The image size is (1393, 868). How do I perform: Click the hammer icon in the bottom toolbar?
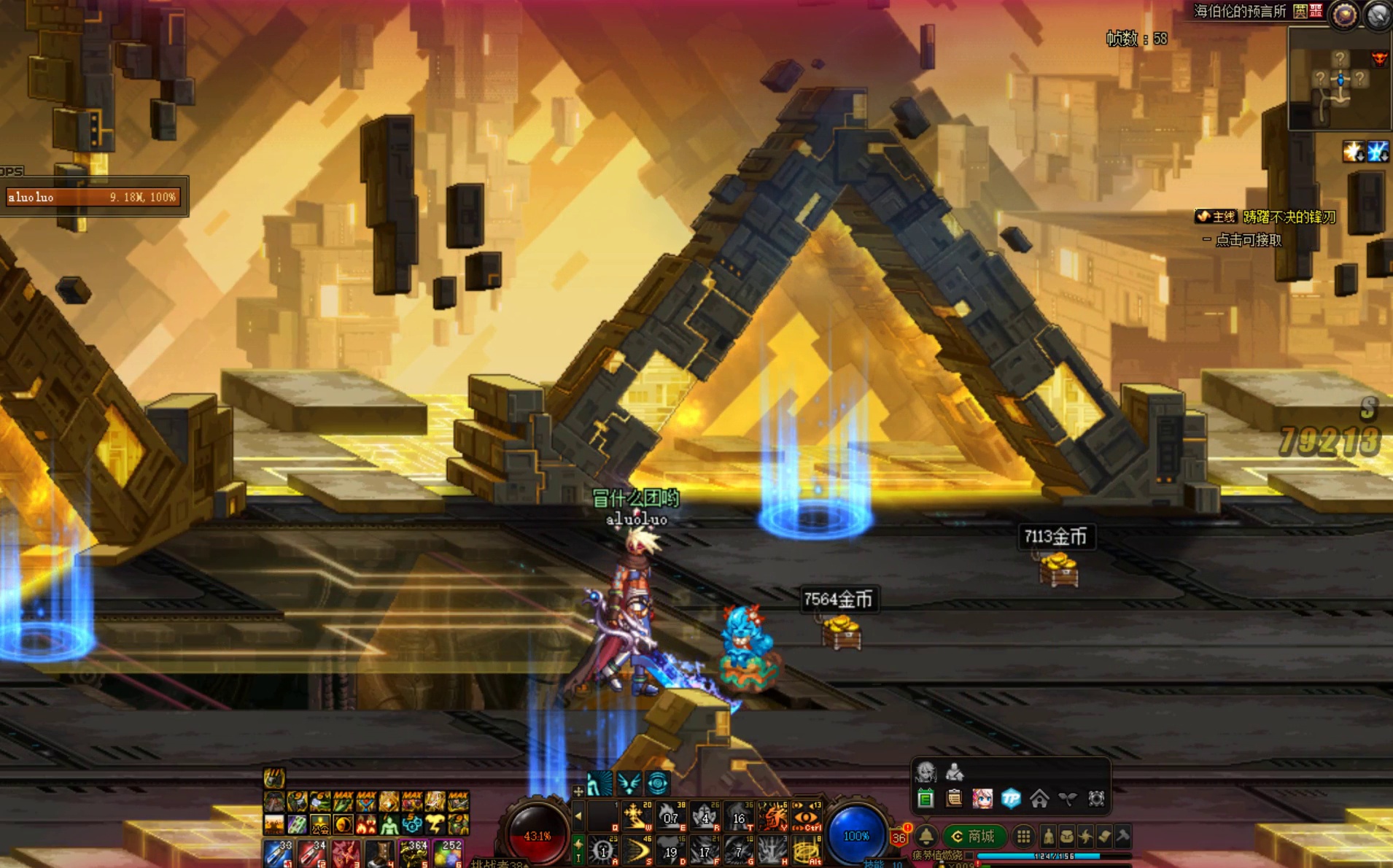pos(1123,836)
